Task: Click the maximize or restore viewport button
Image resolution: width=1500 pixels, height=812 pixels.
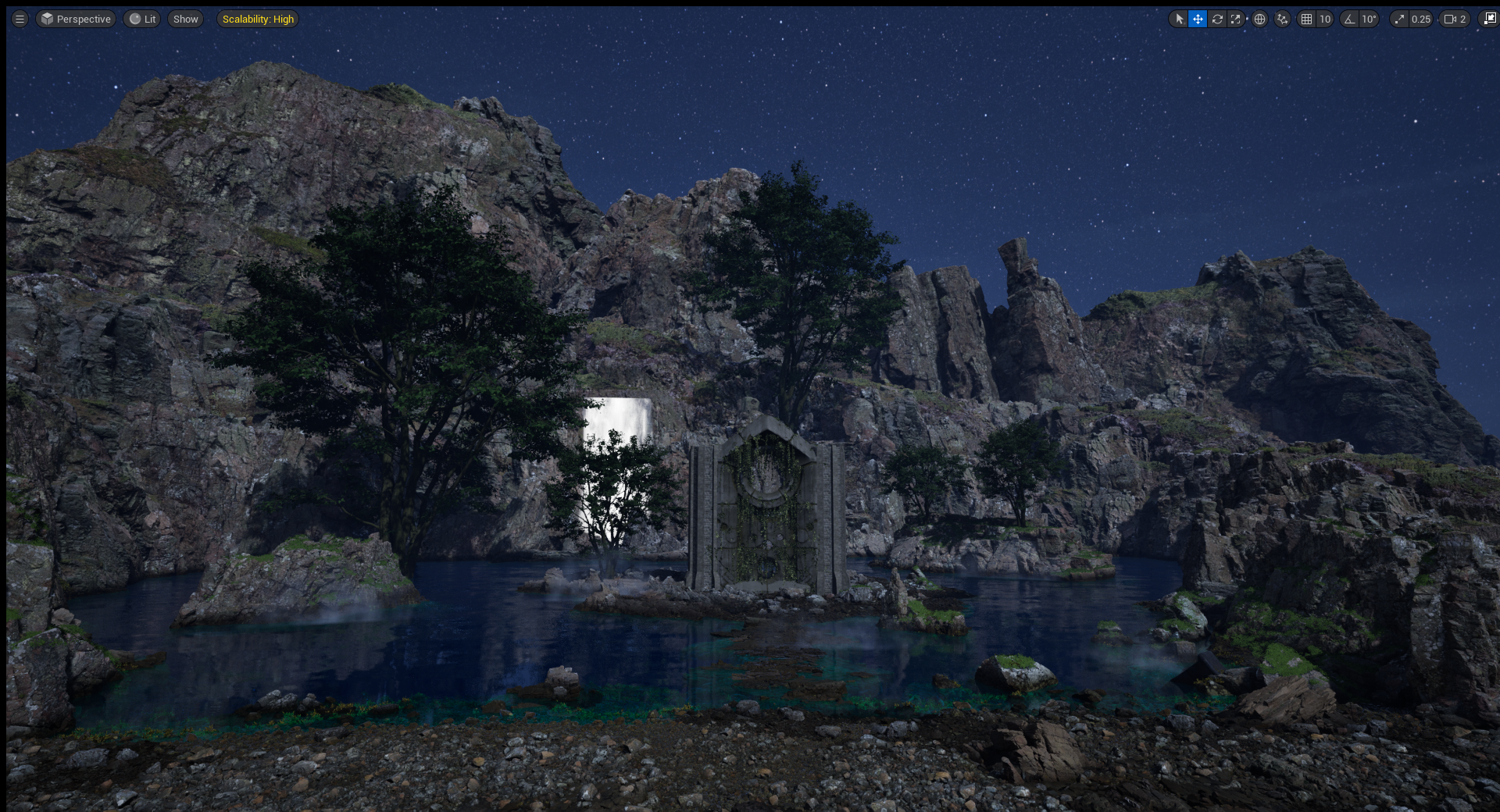Action: [x=1490, y=19]
